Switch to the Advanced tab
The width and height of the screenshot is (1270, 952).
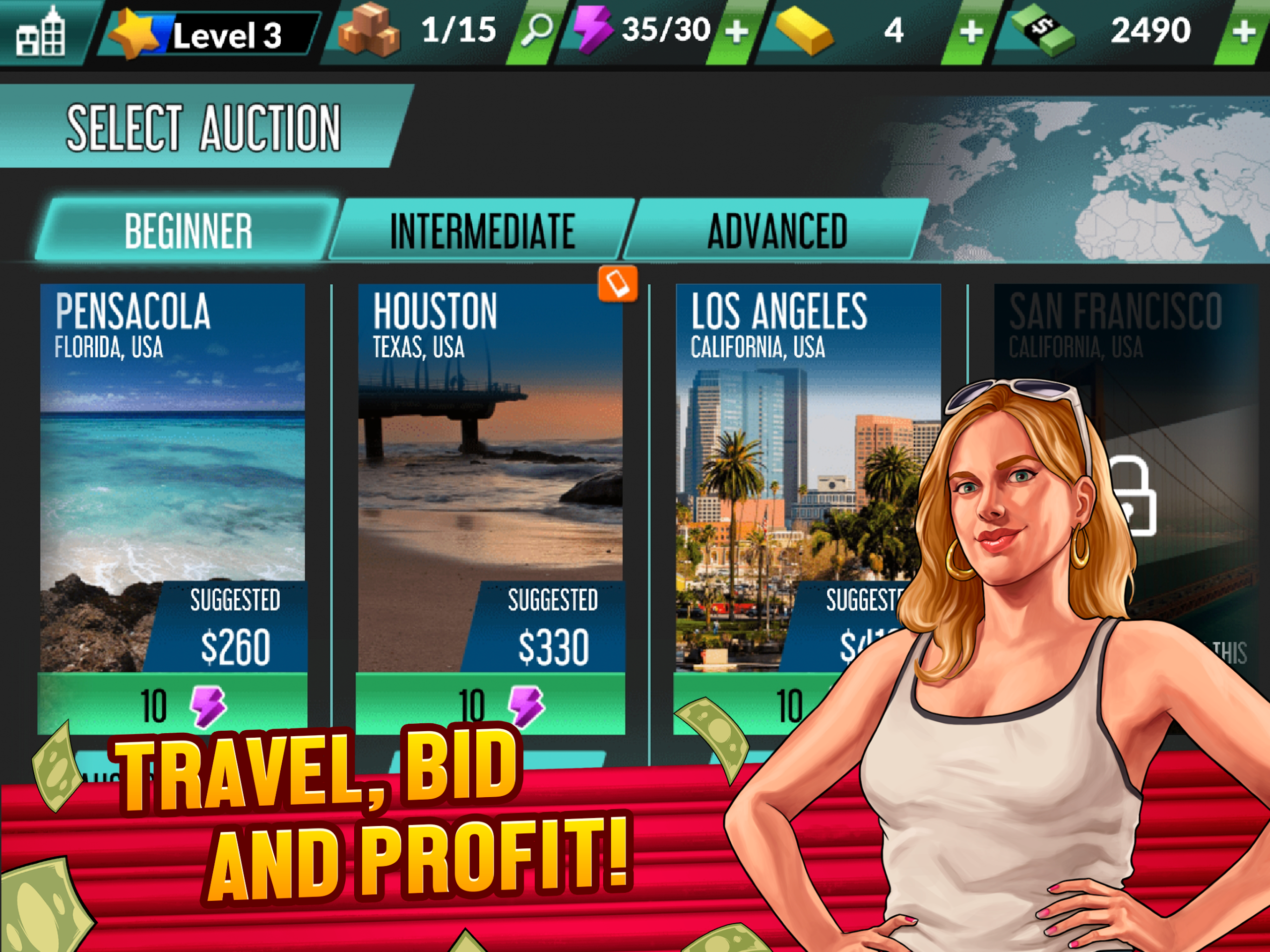[777, 231]
